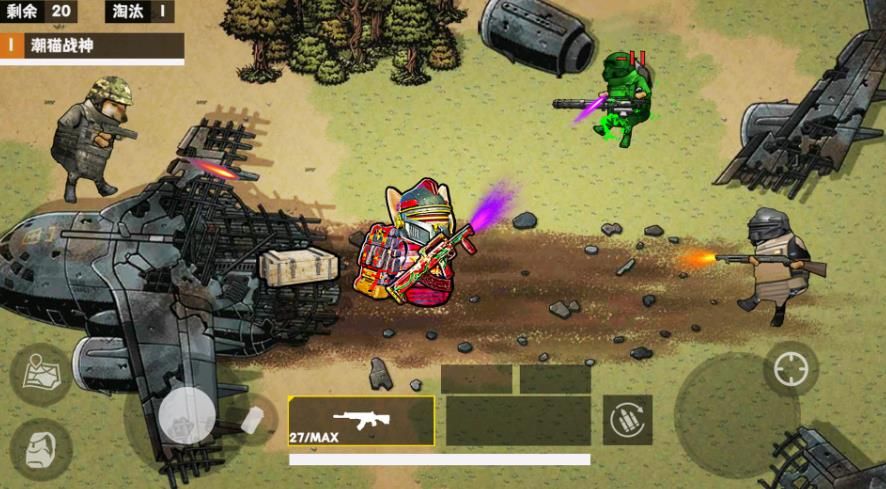The height and width of the screenshot is (489, 886).
Task: Tap the reload ammo button
Action: click(x=627, y=420)
